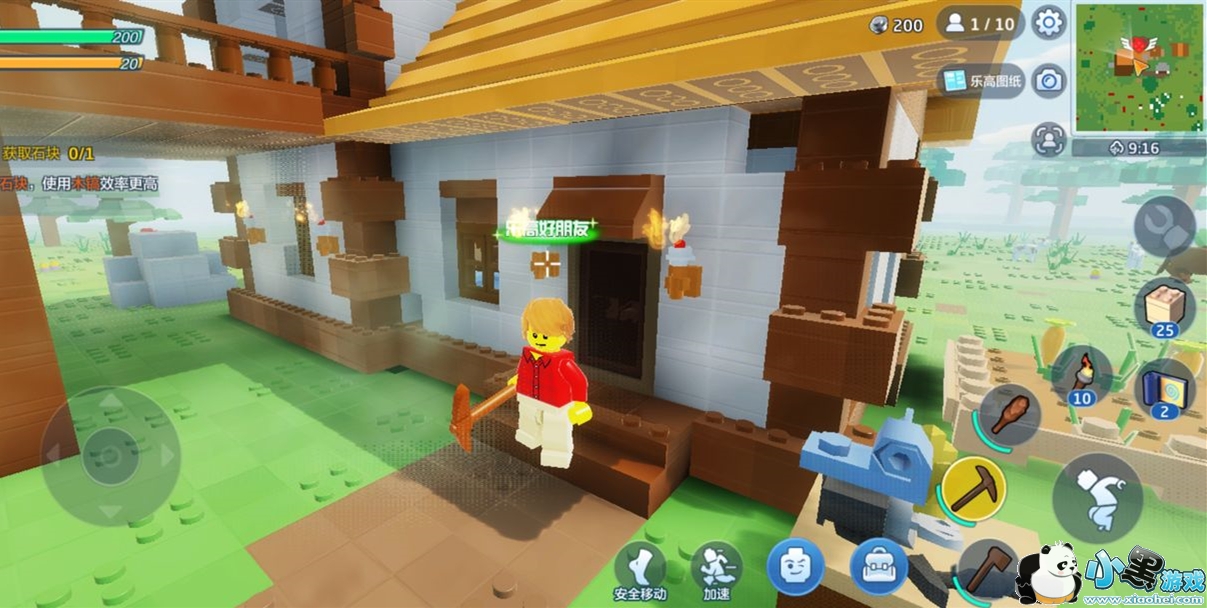Select the brick block slot with 25
This screenshot has height=608, width=1207.
click(1165, 306)
